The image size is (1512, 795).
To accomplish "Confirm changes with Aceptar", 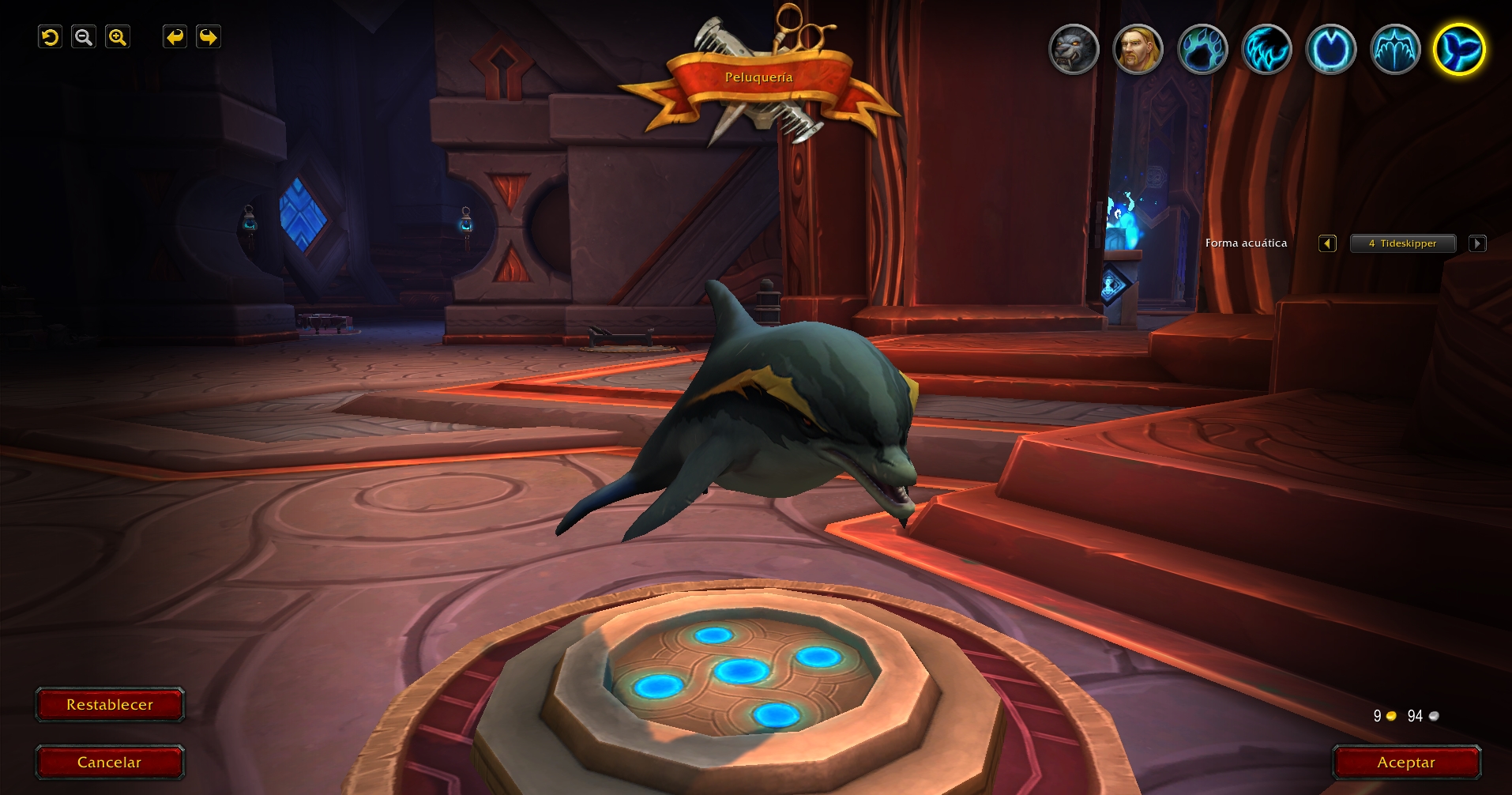I will click(1406, 763).
